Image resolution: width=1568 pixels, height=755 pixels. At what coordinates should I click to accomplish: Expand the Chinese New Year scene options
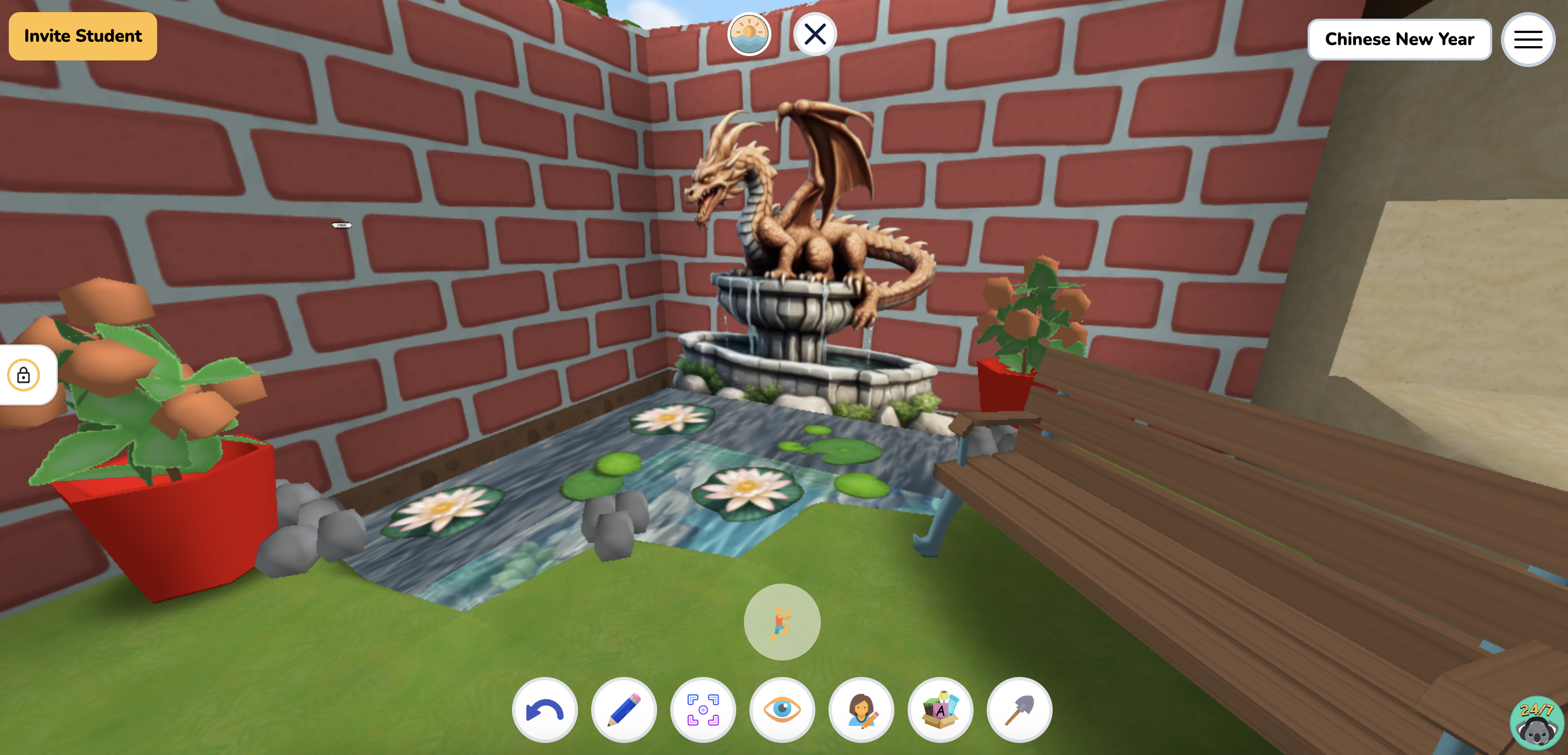click(x=1399, y=39)
